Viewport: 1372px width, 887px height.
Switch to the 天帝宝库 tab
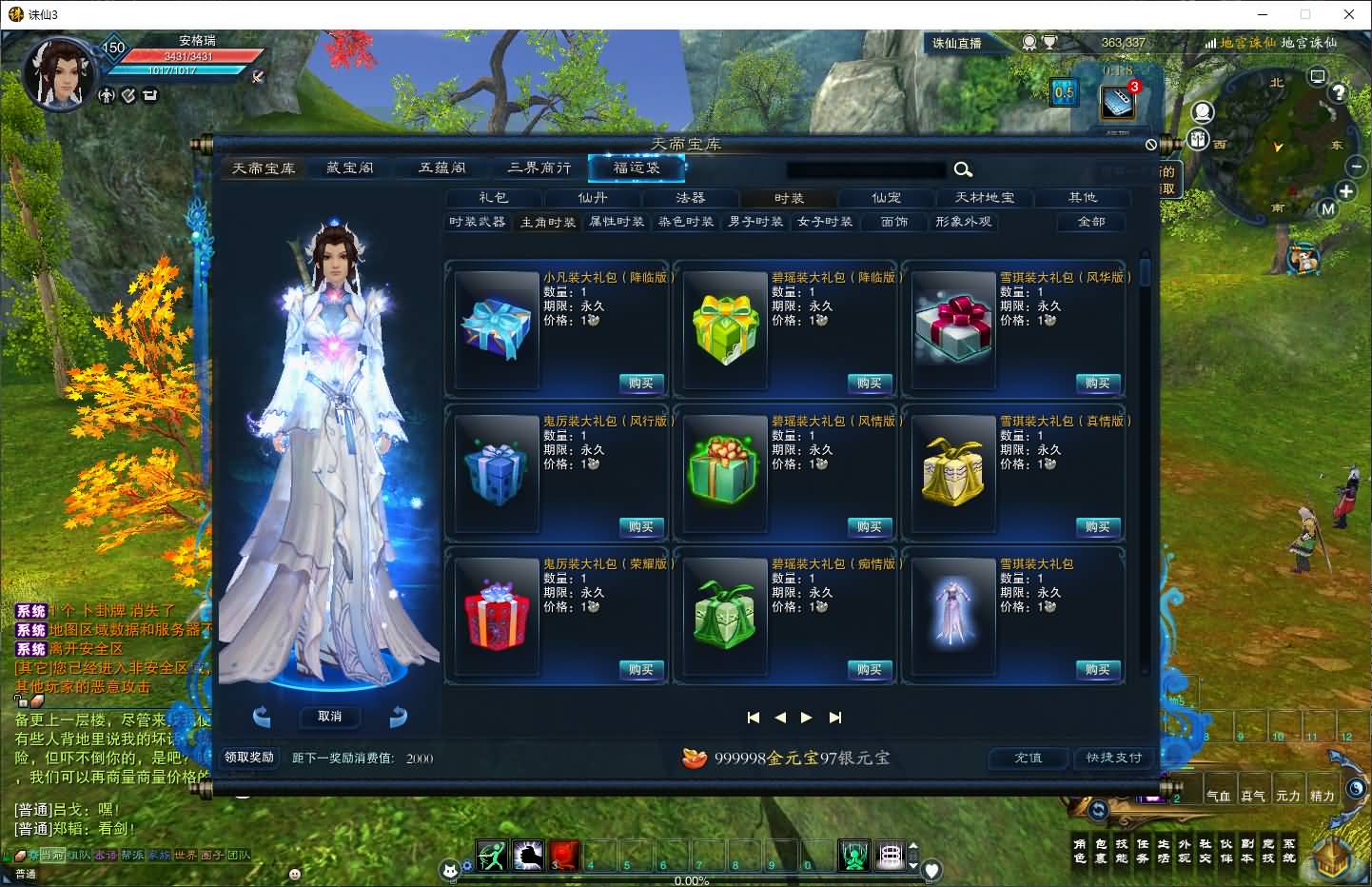(x=264, y=168)
